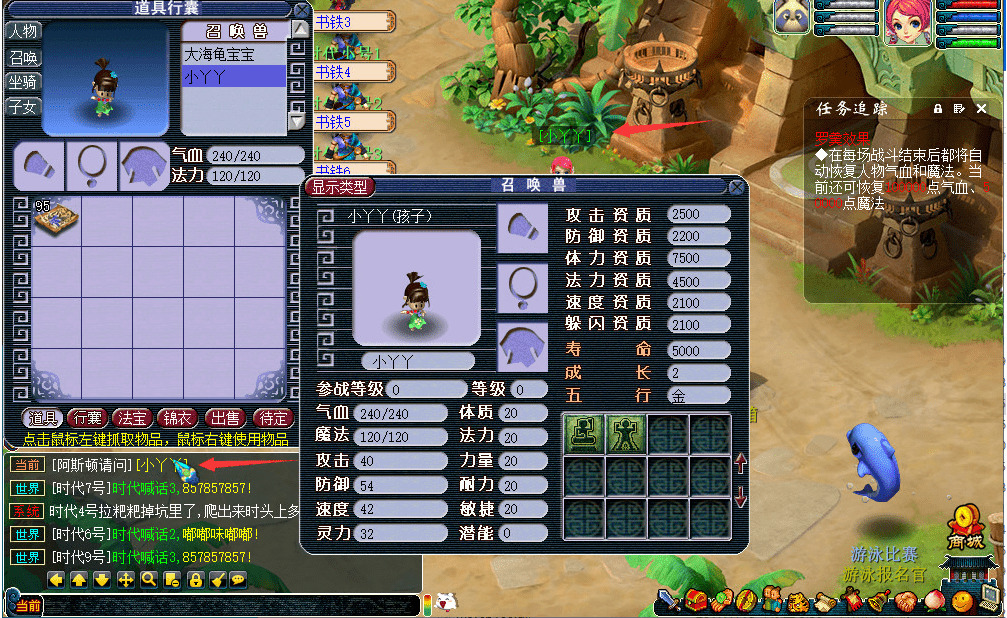1007x618 pixels.
Task: Clear chat with the broom icon
Action: click(217, 580)
